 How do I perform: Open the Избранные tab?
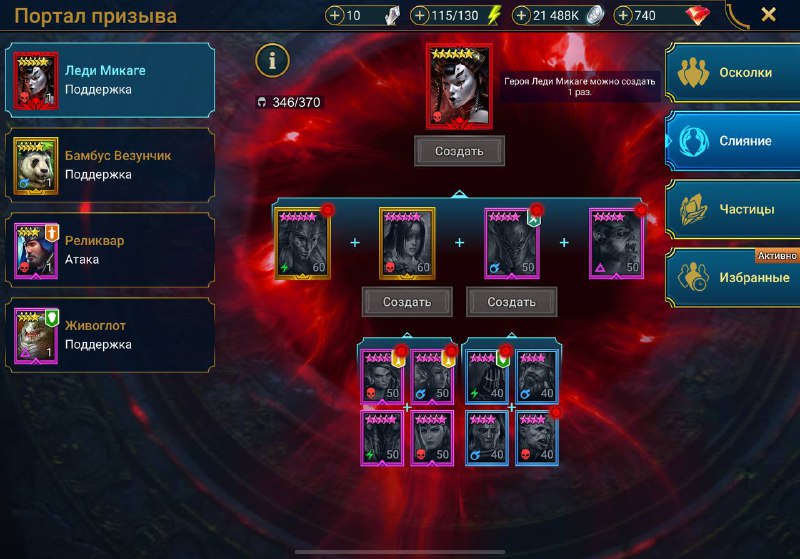tap(733, 278)
